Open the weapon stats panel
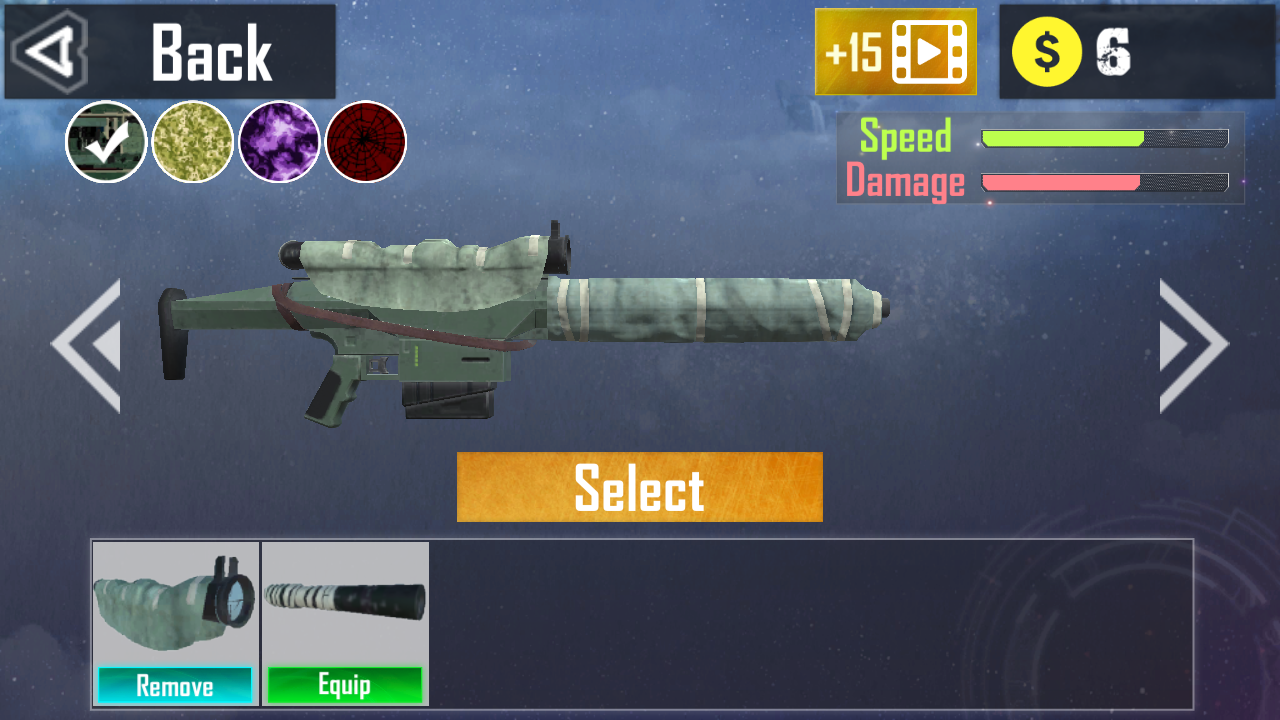The width and height of the screenshot is (1280, 720). pos(1040,158)
